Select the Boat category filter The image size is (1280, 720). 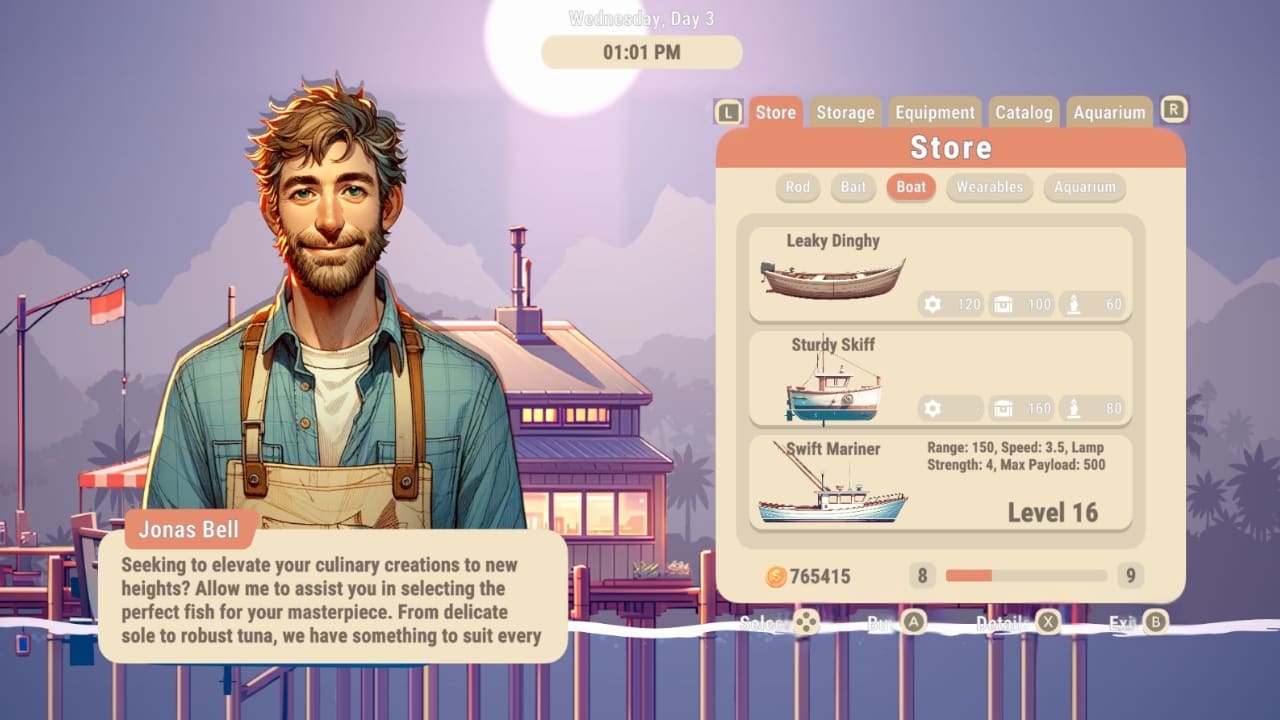910,187
